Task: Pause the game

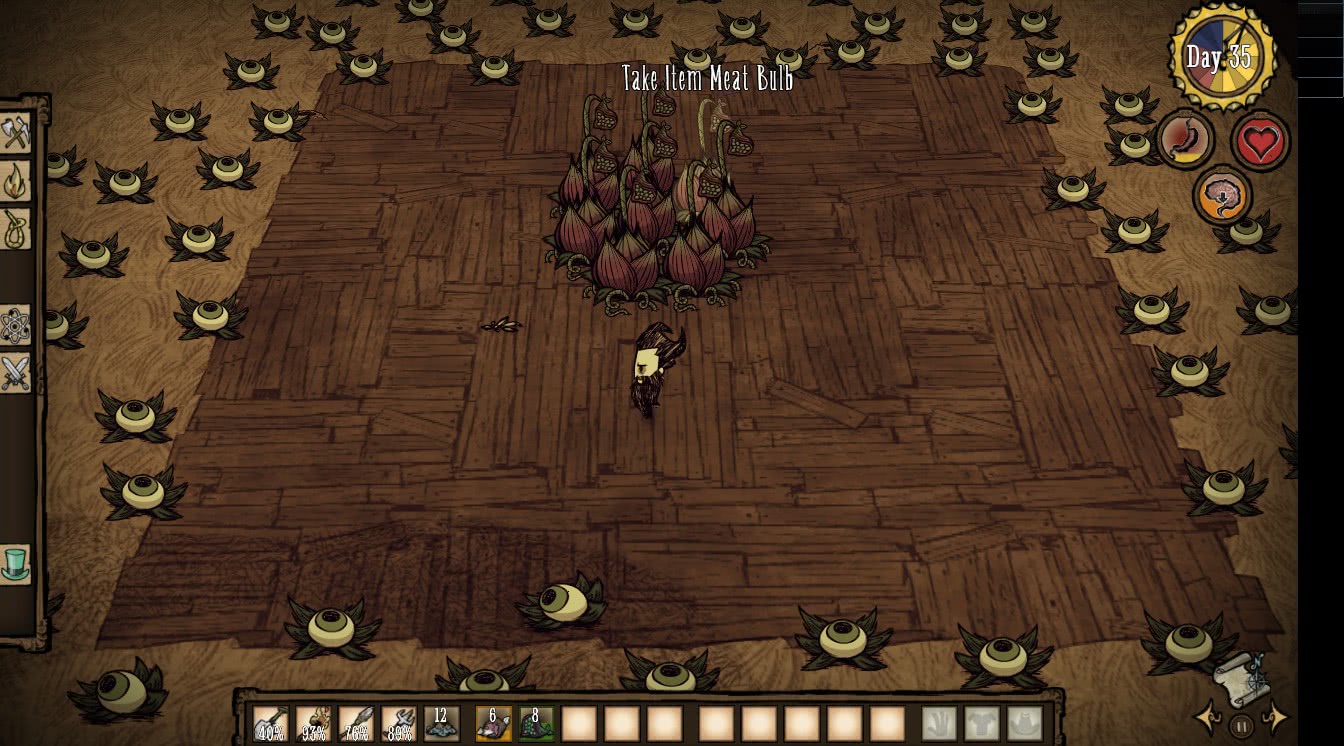Action: pyautogui.click(x=1241, y=726)
